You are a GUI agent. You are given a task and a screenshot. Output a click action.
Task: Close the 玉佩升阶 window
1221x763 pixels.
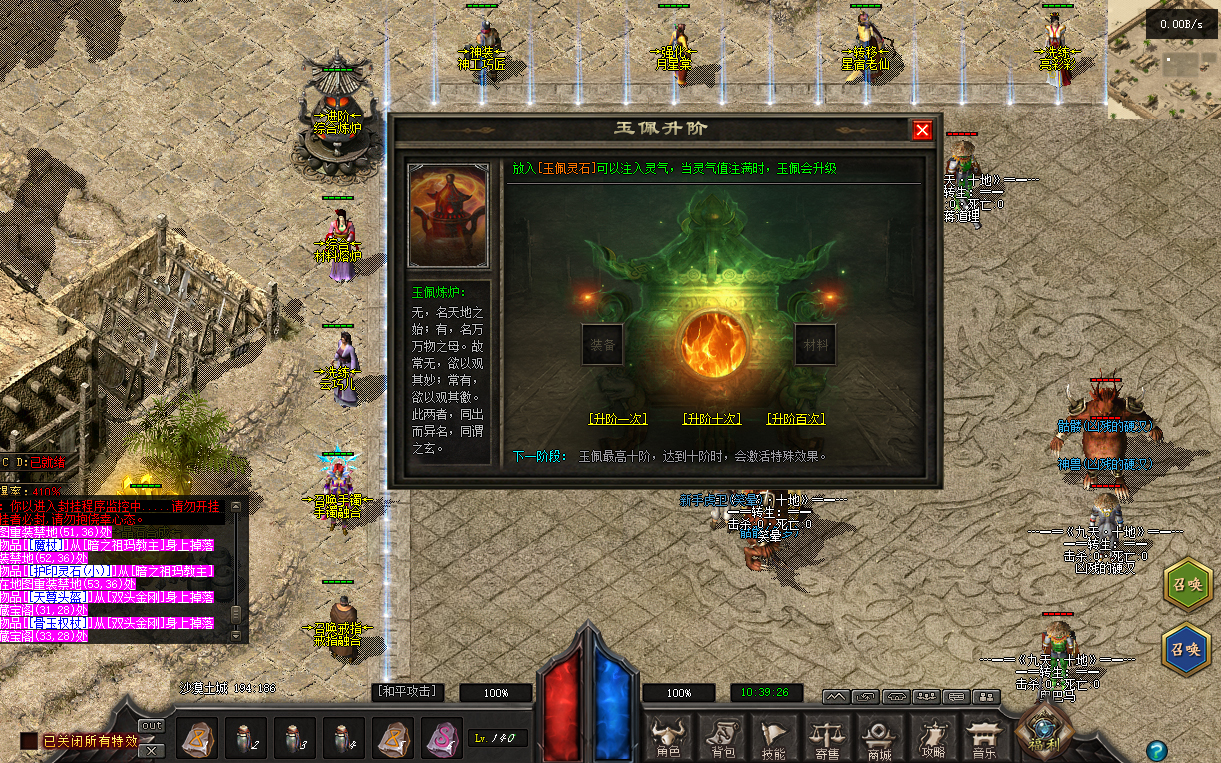922,130
